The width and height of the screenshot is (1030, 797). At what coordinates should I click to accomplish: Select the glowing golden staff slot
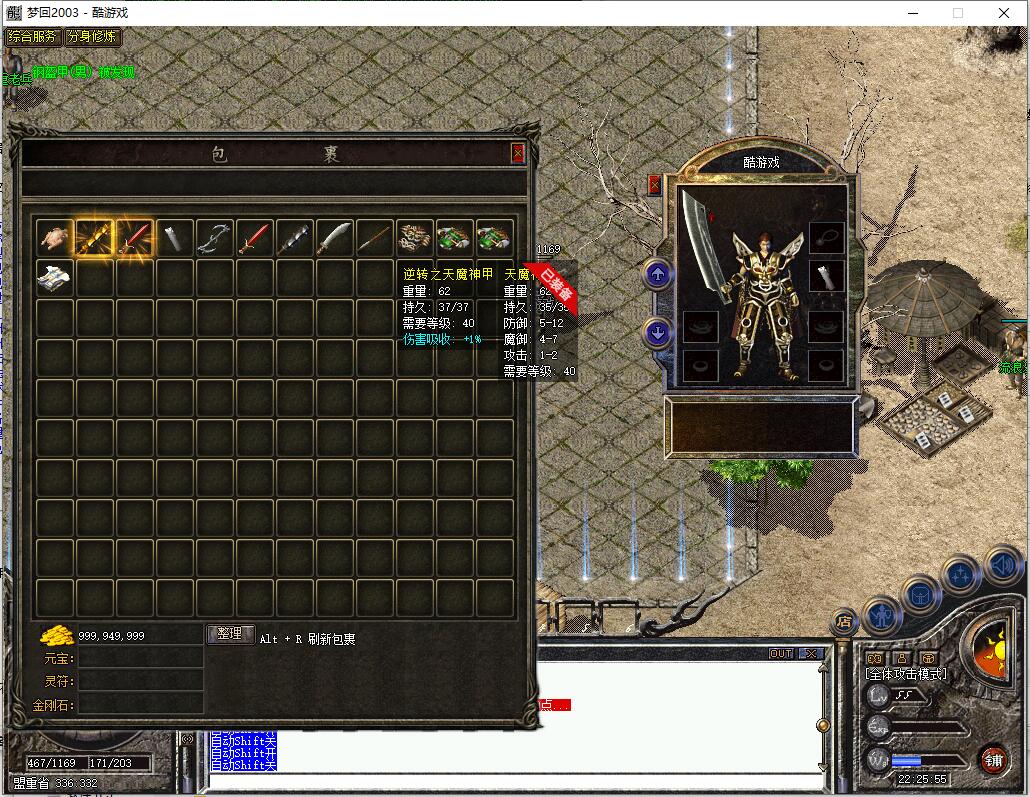(x=94, y=237)
